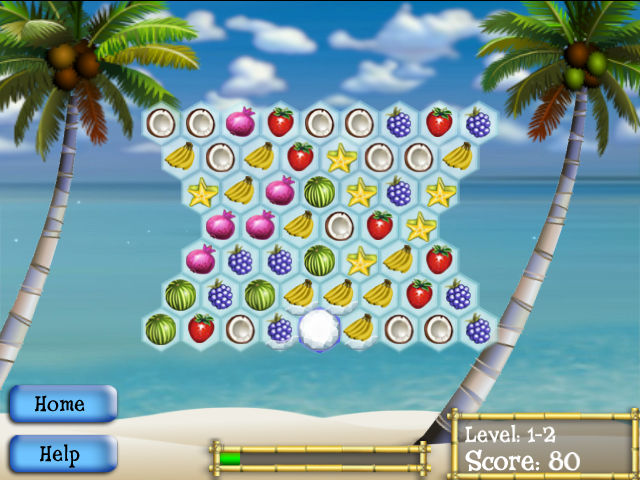Choose the pomegranate between coconut and strawberry
Image resolution: width=640 pixels, height=480 pixels.
click(240, 123)
